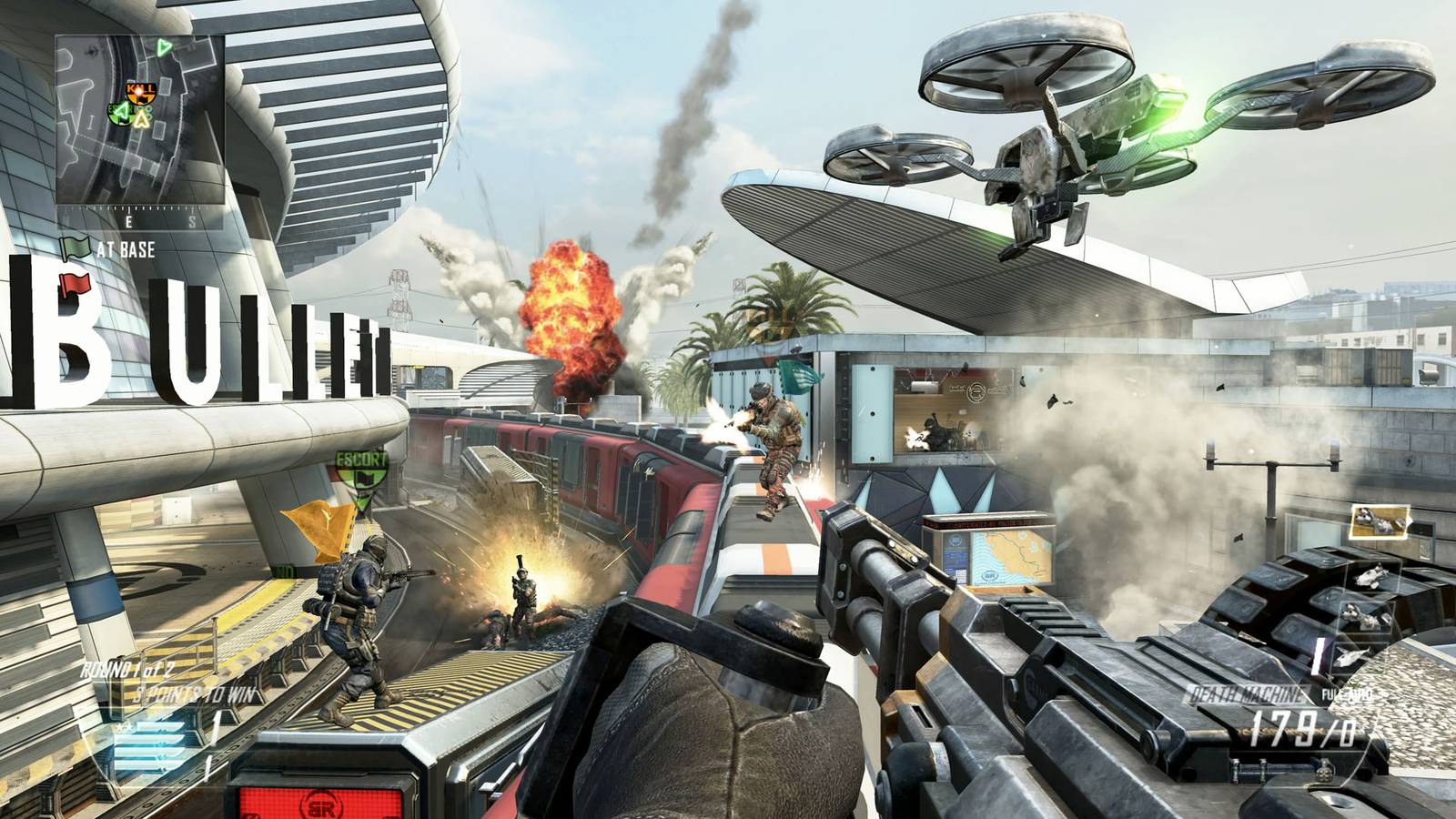Image resolution: width=1456 pixels, height=819 pixels.
Task: Select the KILL medal icon on the minimap
Action: [141, 91]
